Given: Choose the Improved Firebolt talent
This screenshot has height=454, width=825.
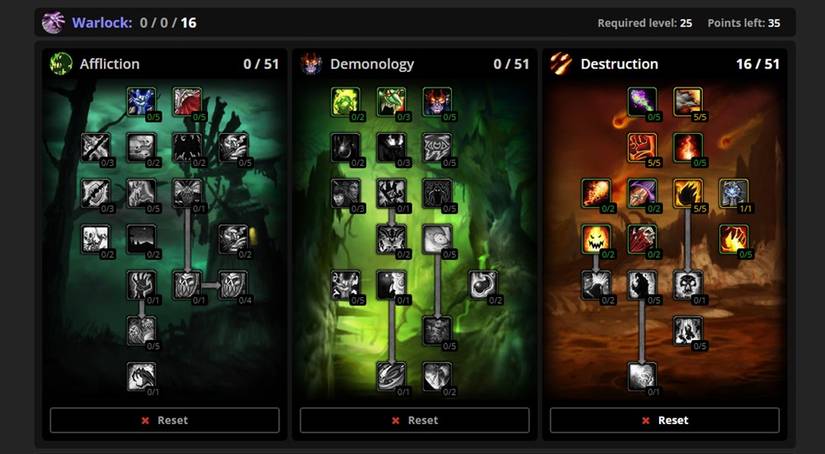Looking at the screenshot, I should click(595, 193).
